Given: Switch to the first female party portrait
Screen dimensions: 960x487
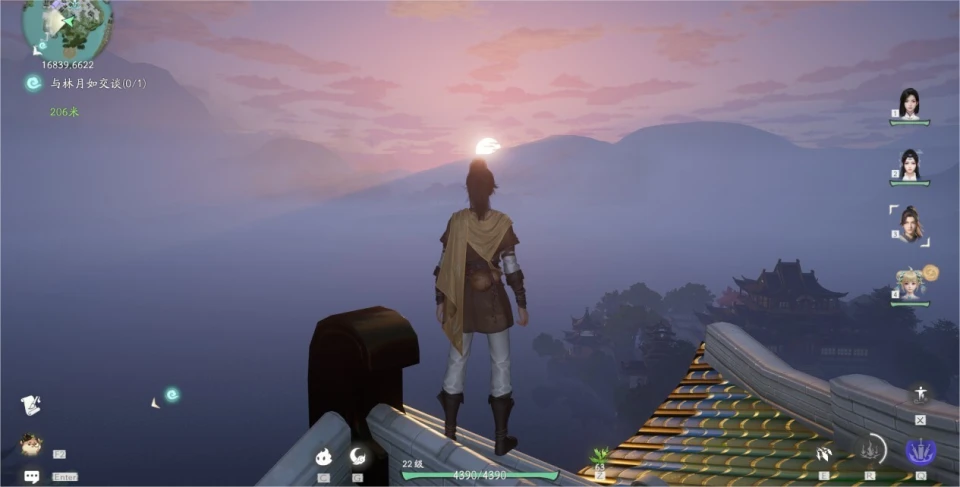Looking at the screenshot, I should click(x=909, y=103).
